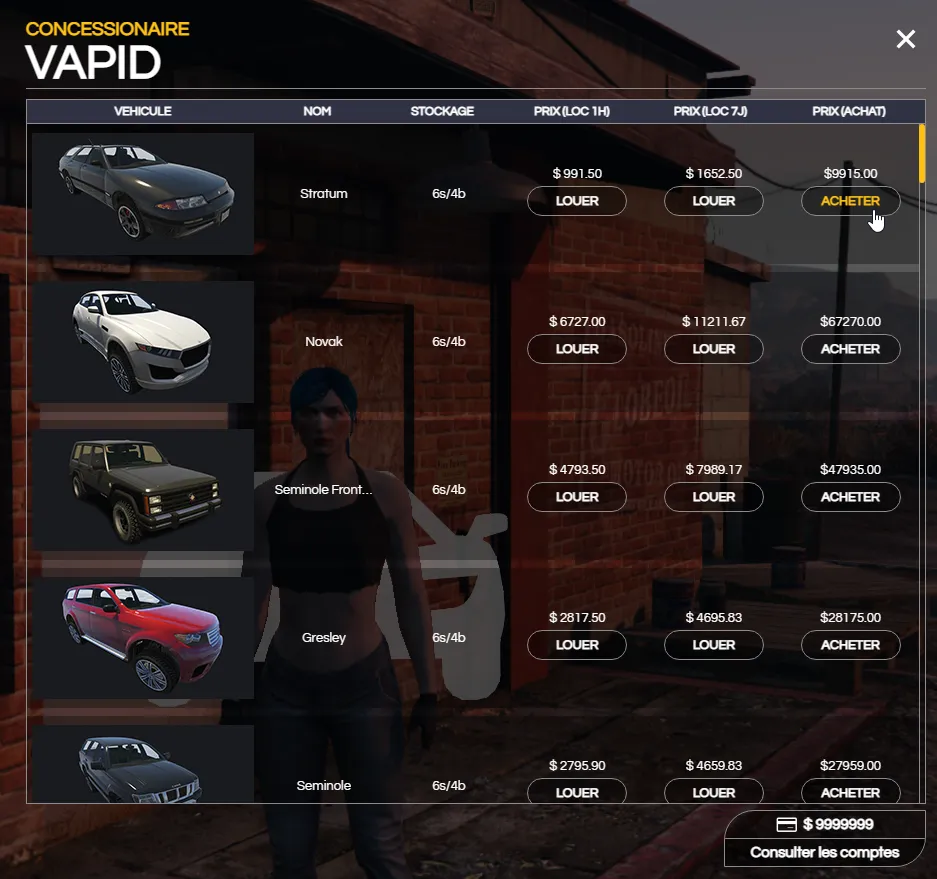The image size is (937, 879).
Task: Rent the Stratum for one hour at $991.50
Action: click(577, 201)
